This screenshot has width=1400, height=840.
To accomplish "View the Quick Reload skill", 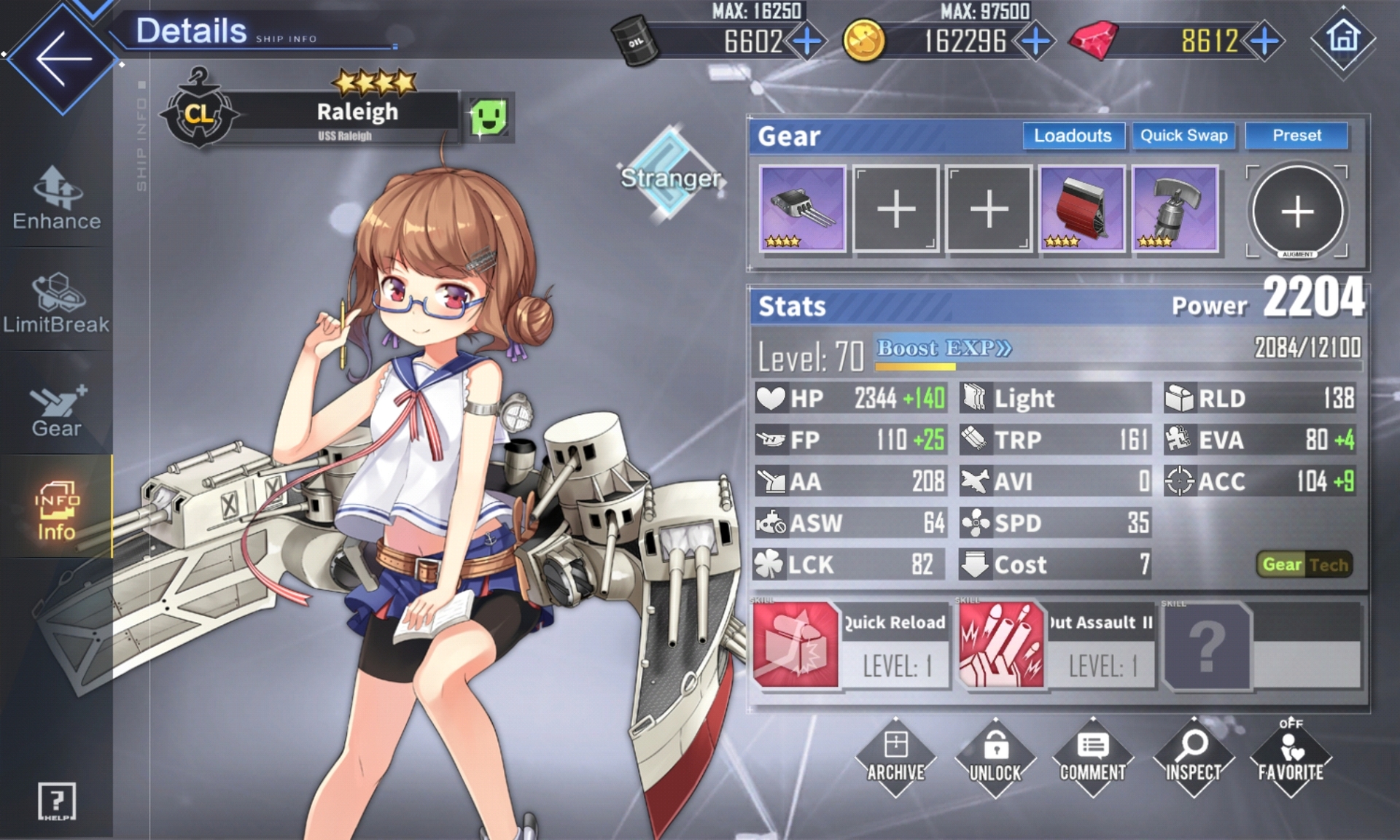I will 850,645.
